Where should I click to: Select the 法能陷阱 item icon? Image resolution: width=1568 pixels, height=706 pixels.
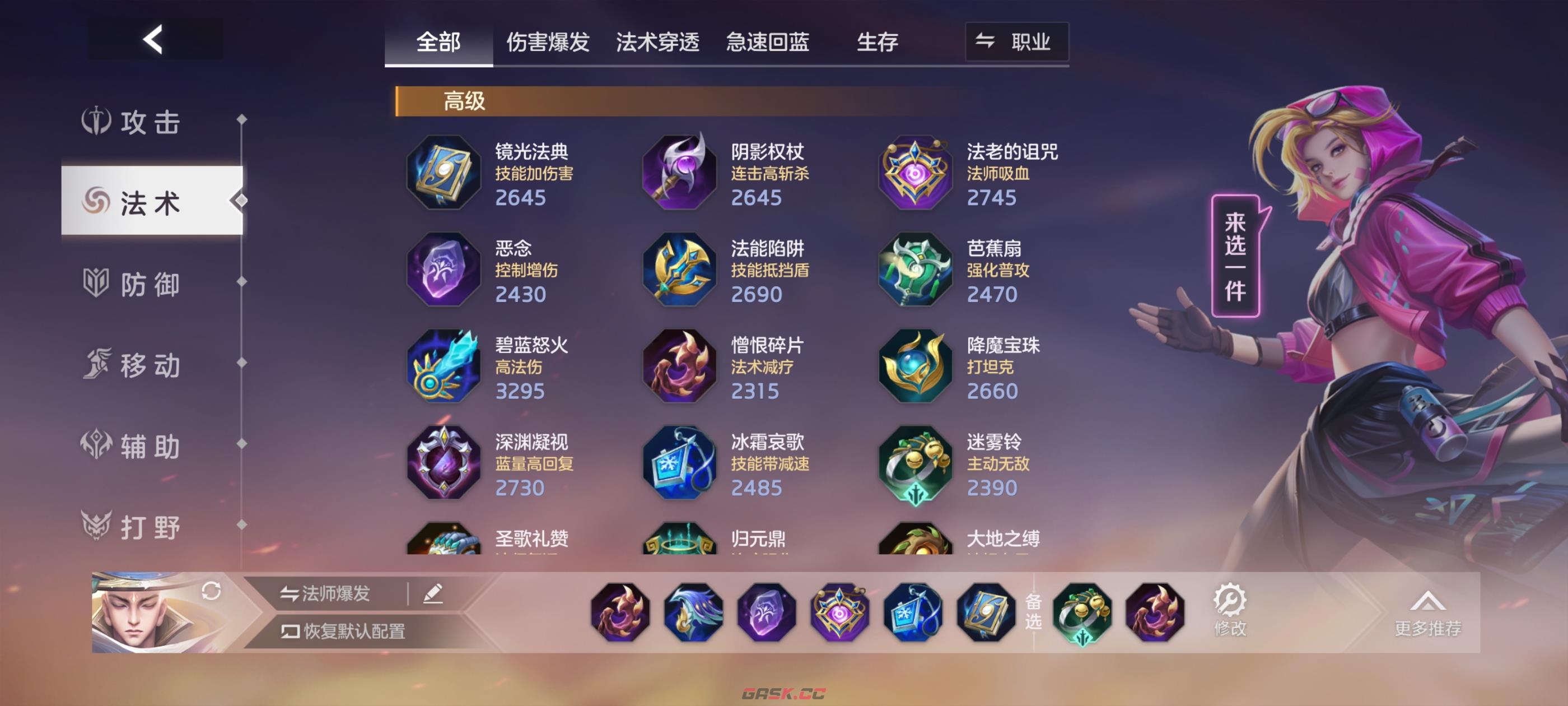[680, 271]
